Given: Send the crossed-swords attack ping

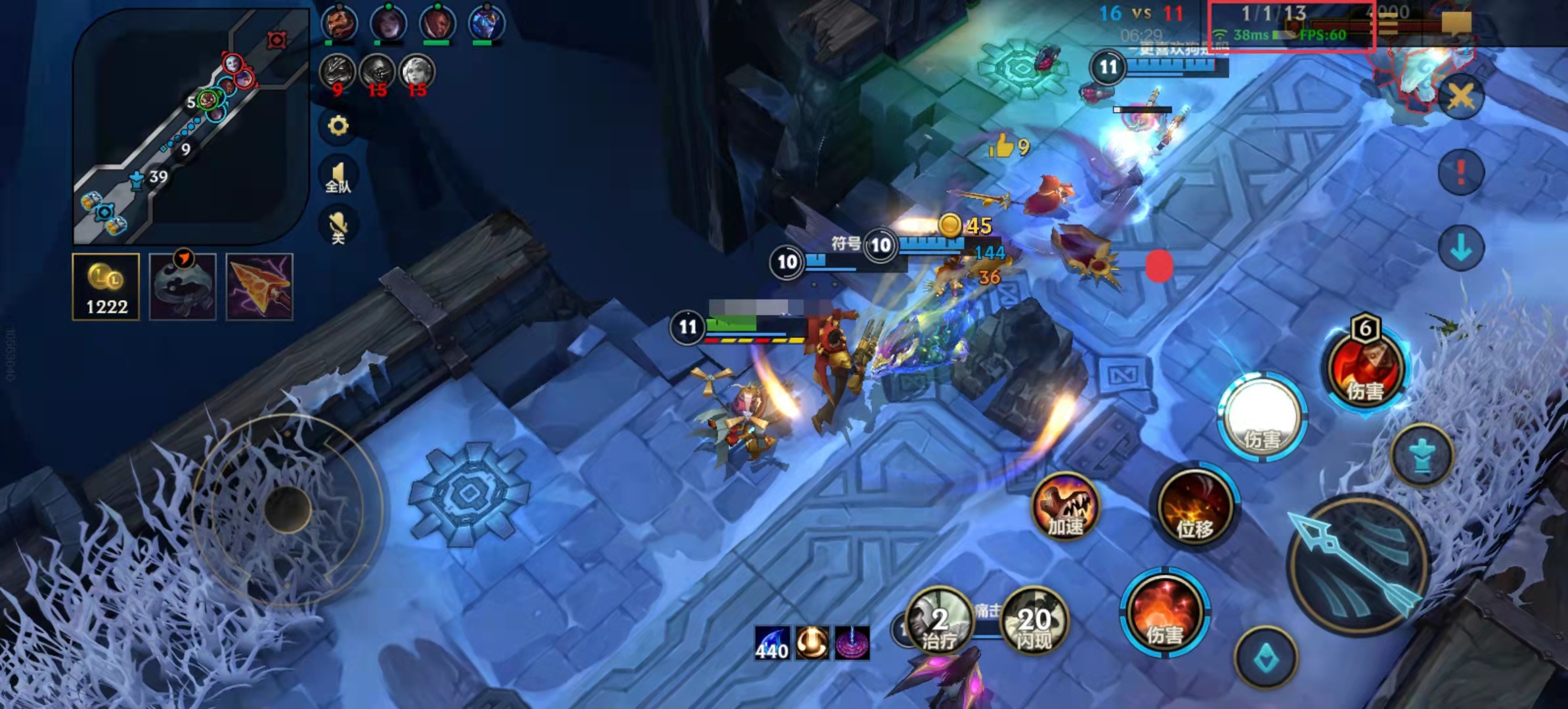Looking at the screenshot, I should 1461,97.
